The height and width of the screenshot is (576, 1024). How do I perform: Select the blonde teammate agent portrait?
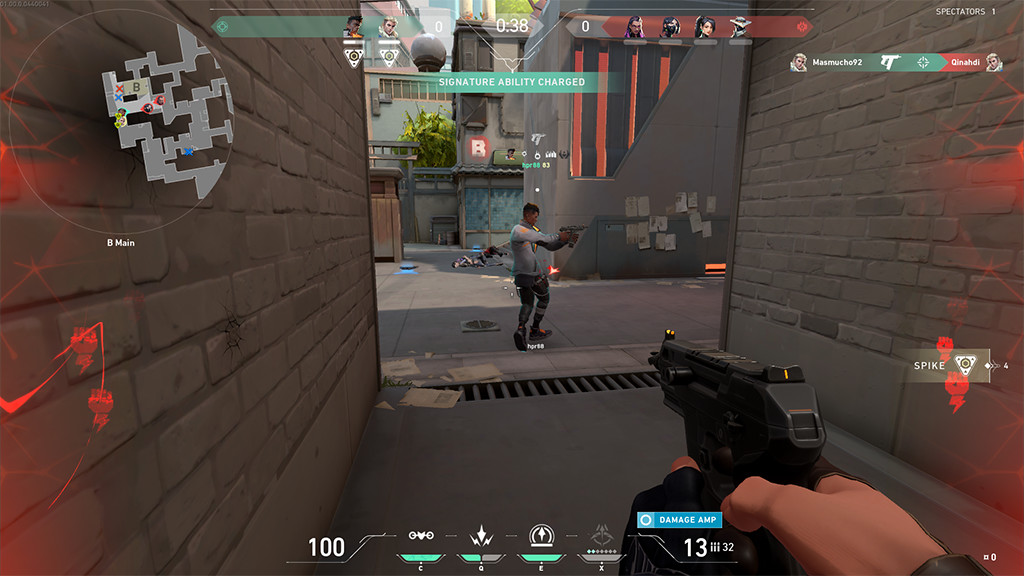pyautogui.click(x=387, y=27)
